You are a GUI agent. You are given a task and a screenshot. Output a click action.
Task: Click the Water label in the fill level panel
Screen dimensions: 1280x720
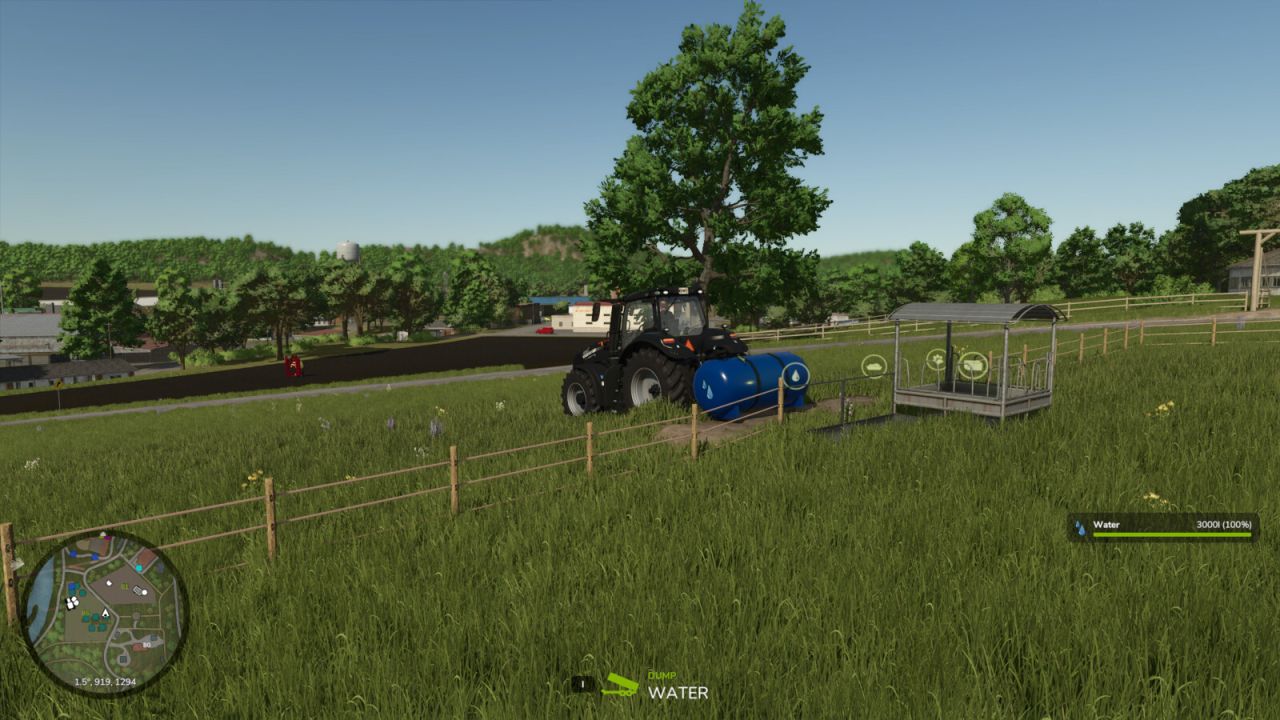1107,525
